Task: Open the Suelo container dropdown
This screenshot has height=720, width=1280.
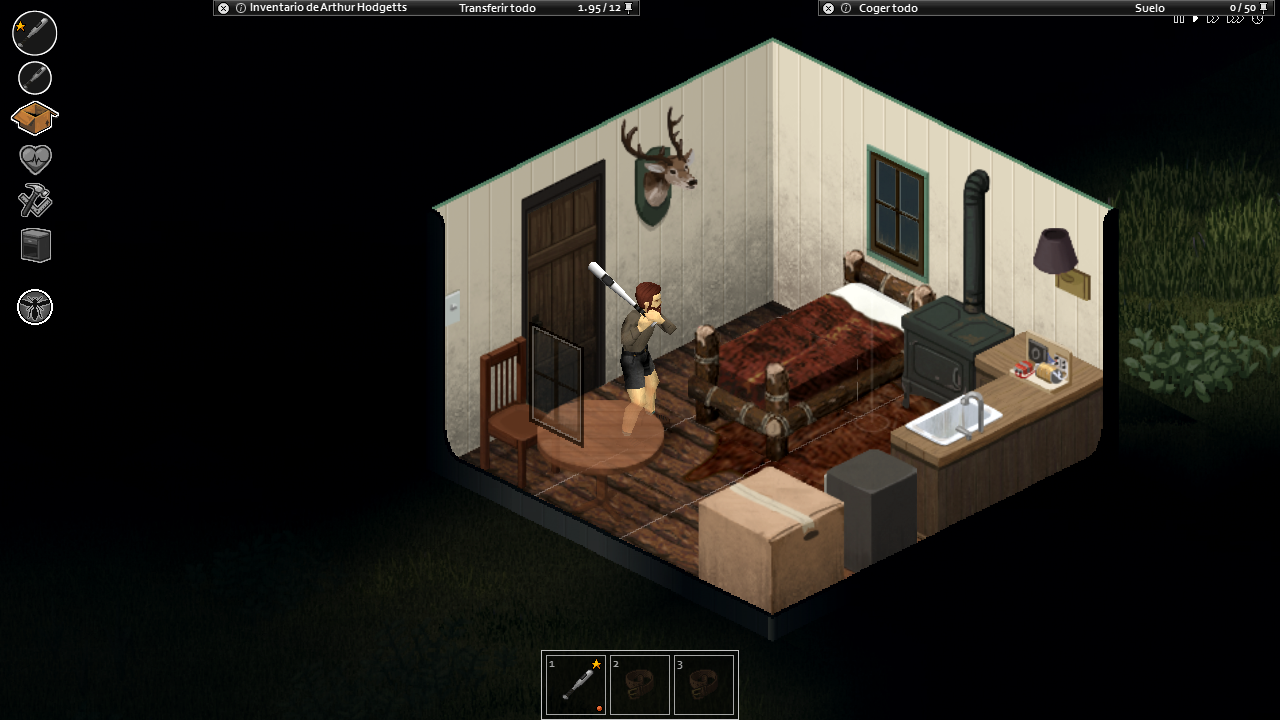Action: click(1148, 8)
